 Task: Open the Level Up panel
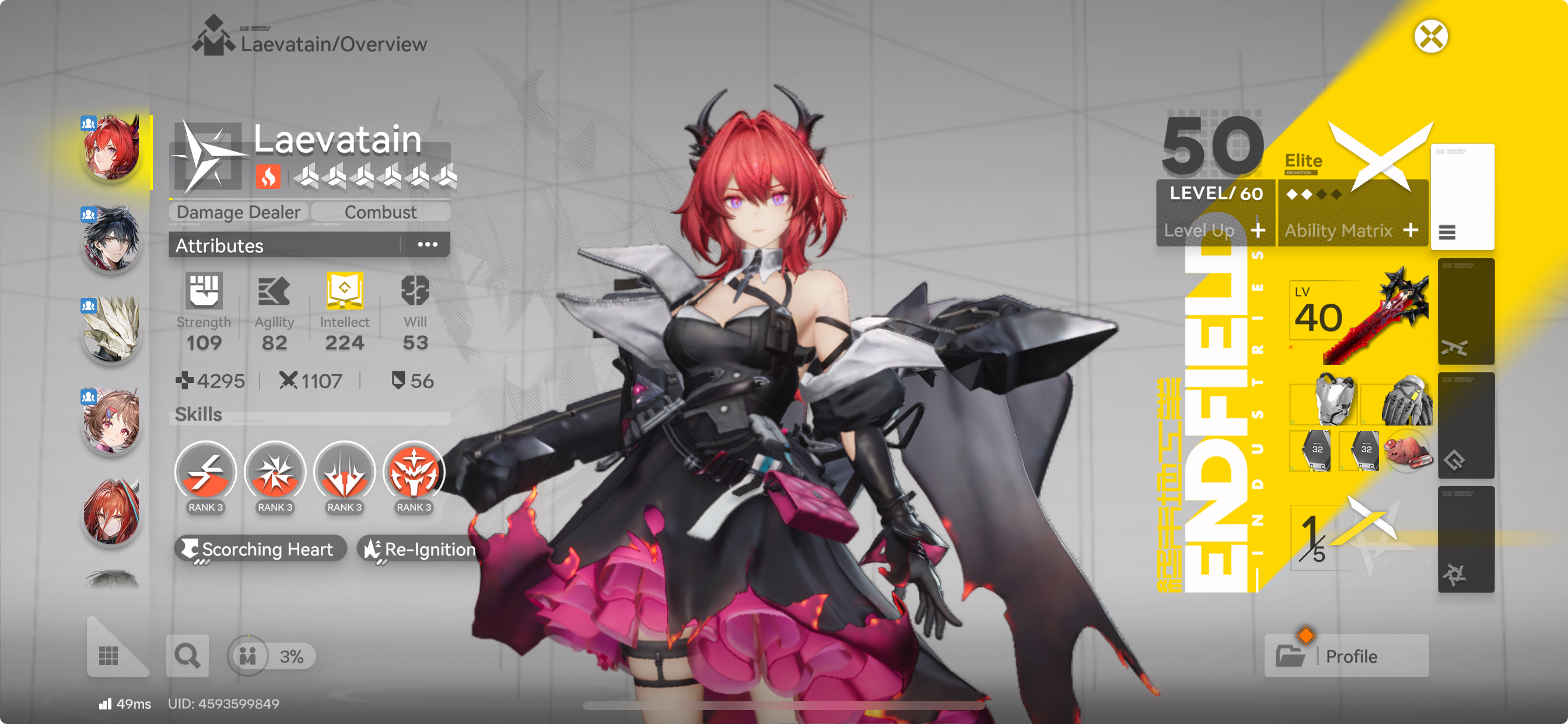point(1214,231)
